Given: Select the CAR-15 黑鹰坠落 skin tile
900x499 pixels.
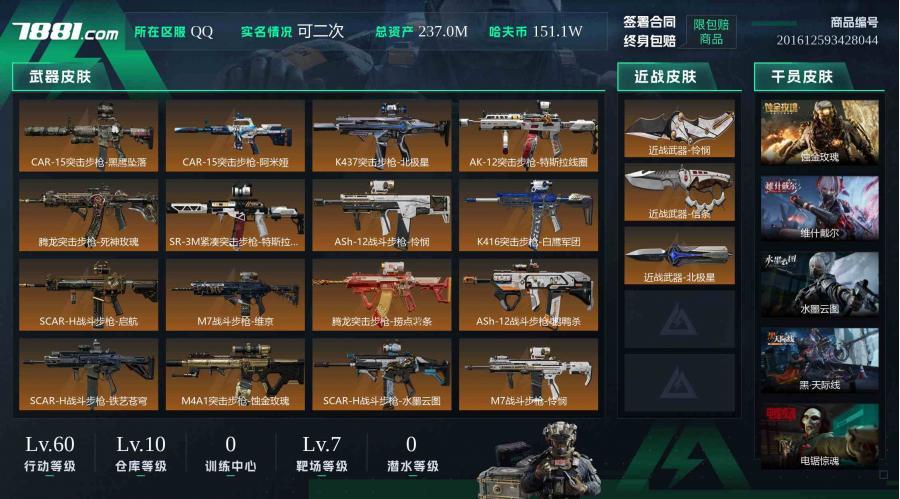Looking at the screenshot, I should coord(88,135).
